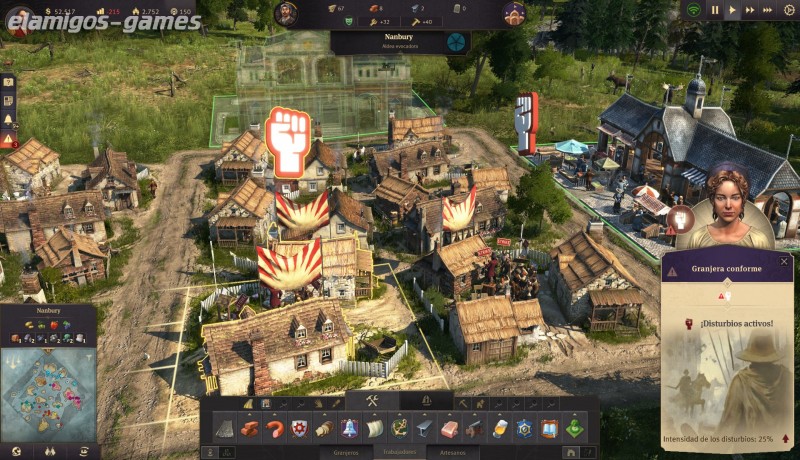Open the bell notifications icon
800x460 pixels.
[8, 119]
